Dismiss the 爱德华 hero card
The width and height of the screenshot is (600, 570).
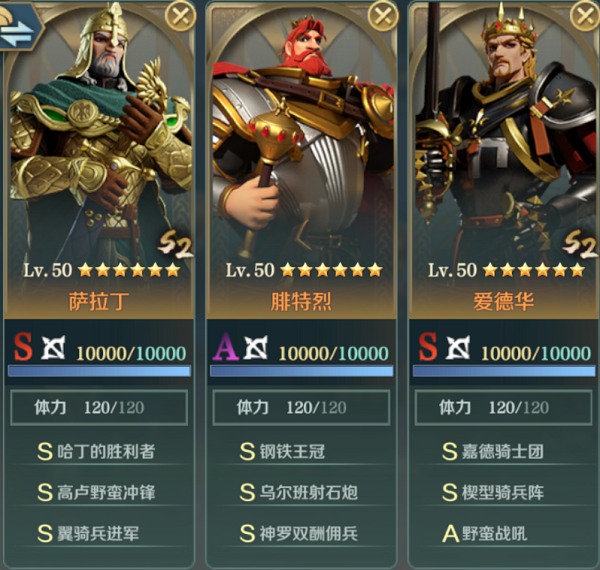(584, 15)
